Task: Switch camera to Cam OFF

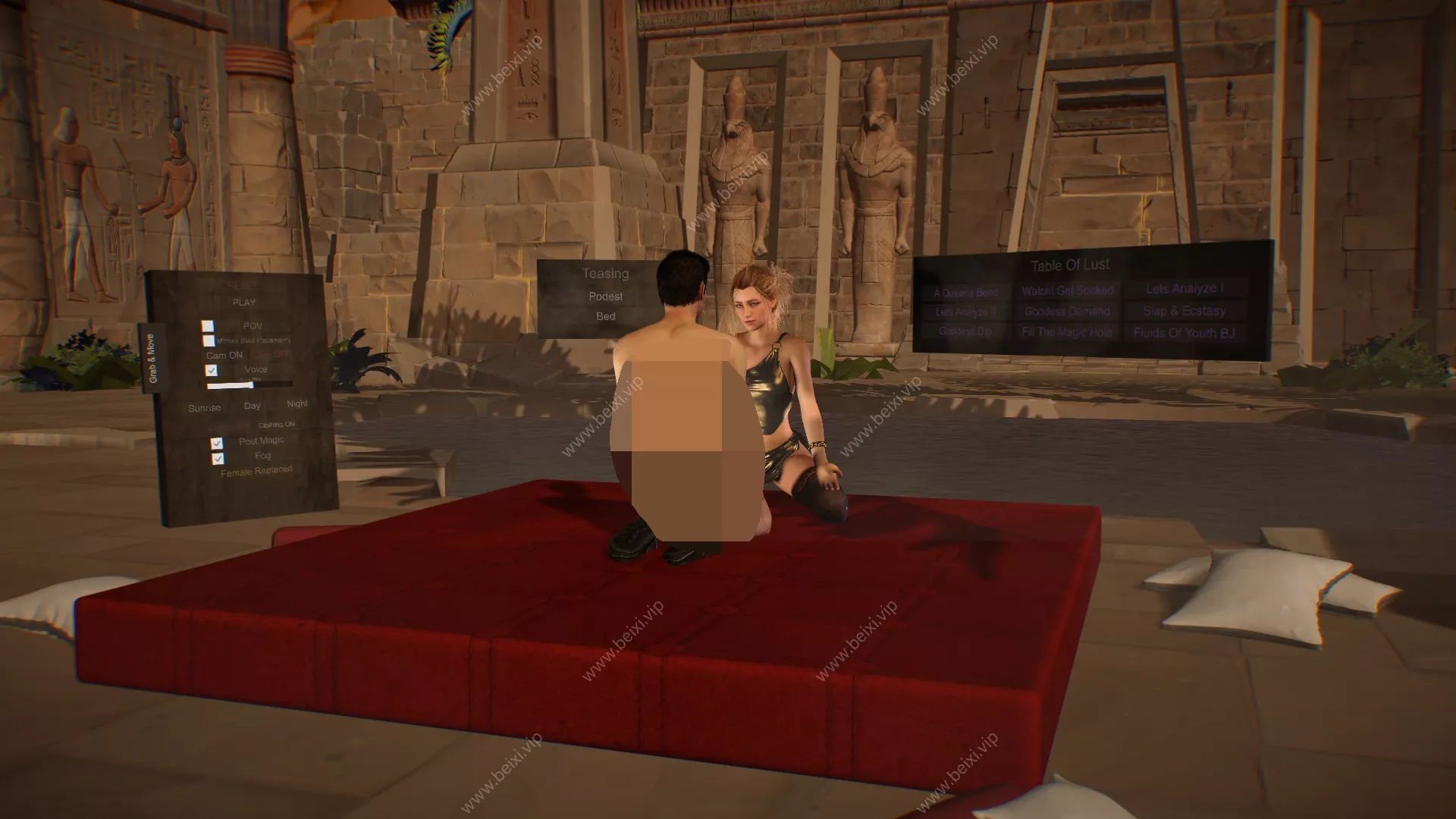Action: pos(271,355)
